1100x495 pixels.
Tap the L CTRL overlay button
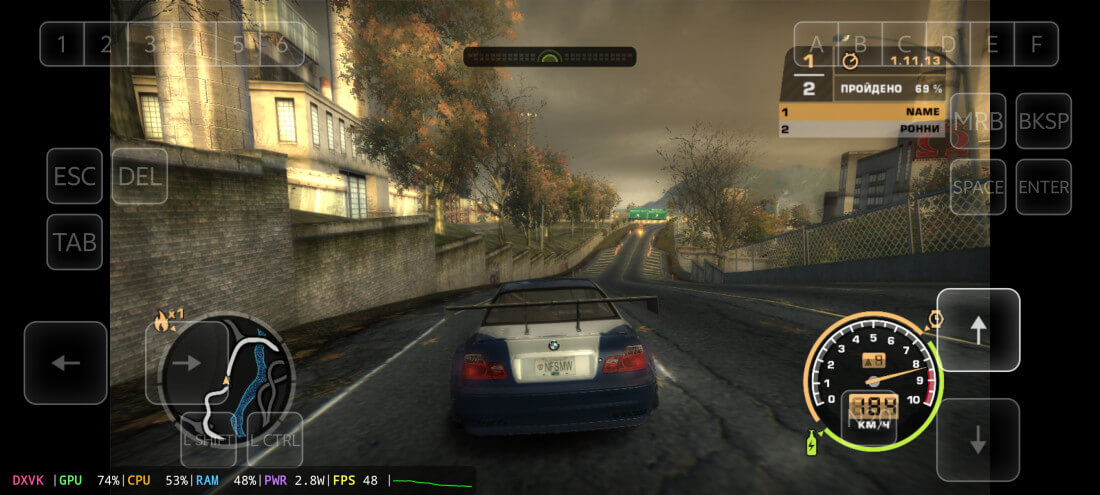coord(275,439)
